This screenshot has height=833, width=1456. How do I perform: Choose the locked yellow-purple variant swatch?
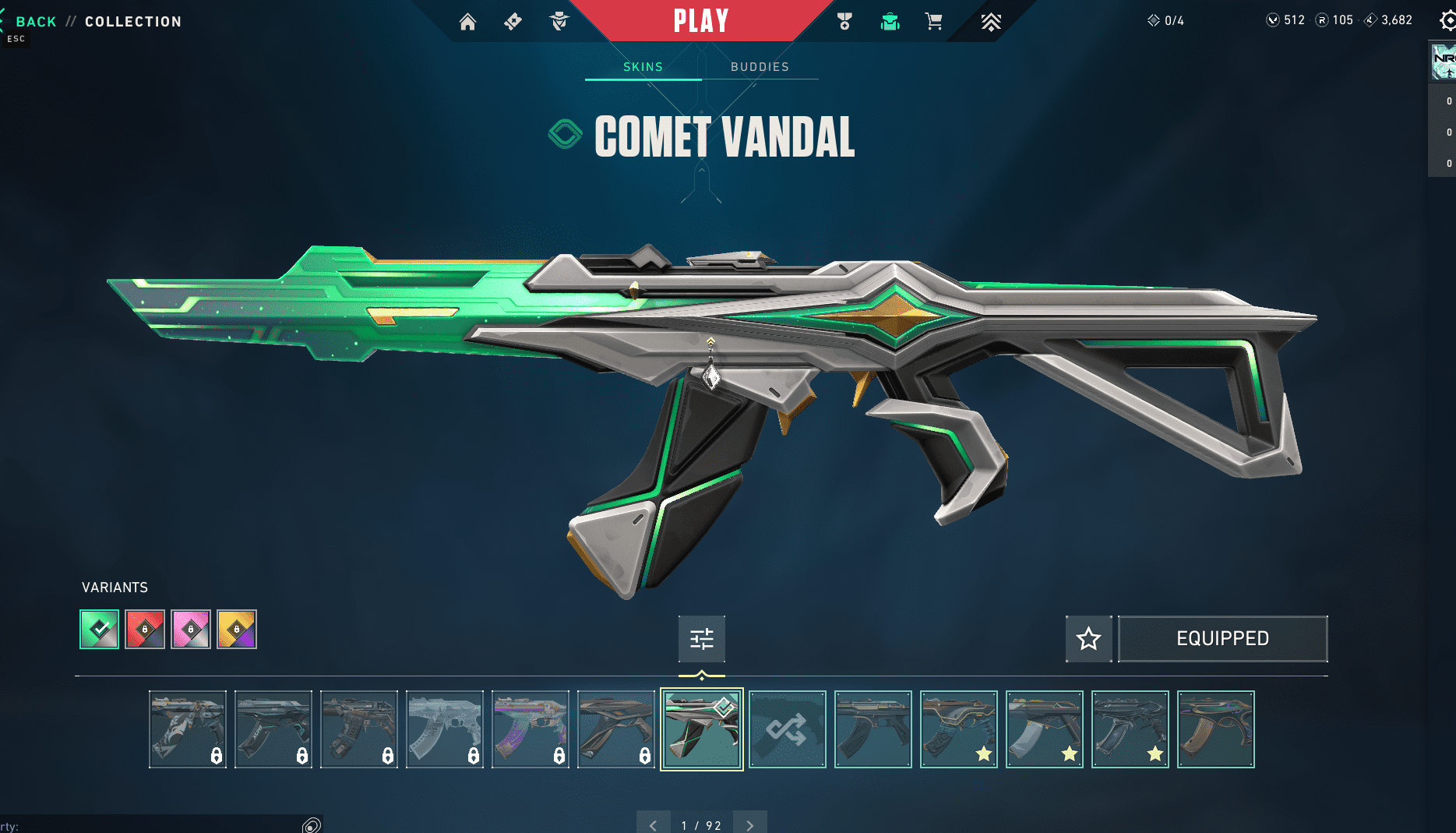[237, 629]
